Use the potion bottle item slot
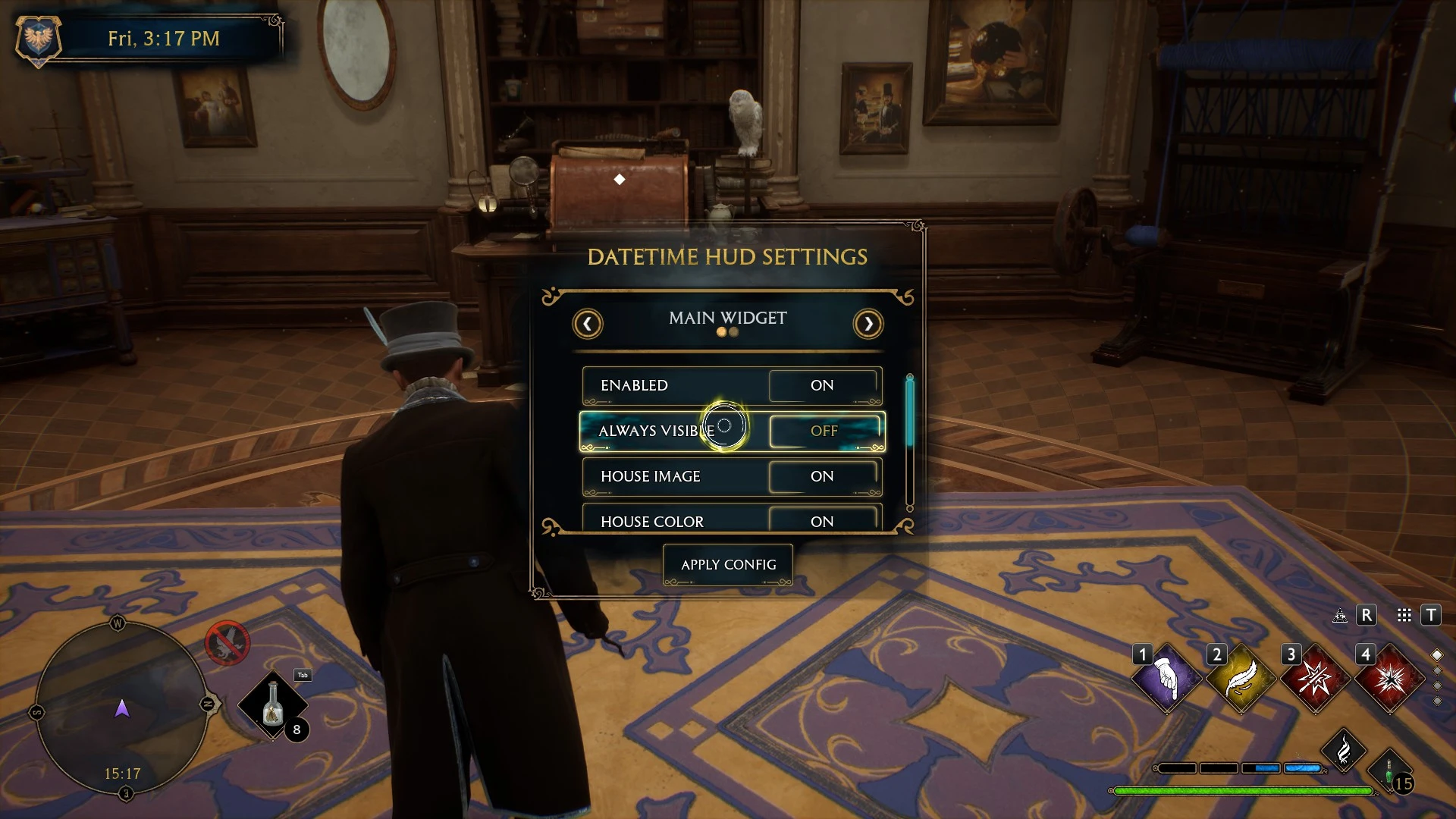This screenshot has height=819, width=1456. 272,705
